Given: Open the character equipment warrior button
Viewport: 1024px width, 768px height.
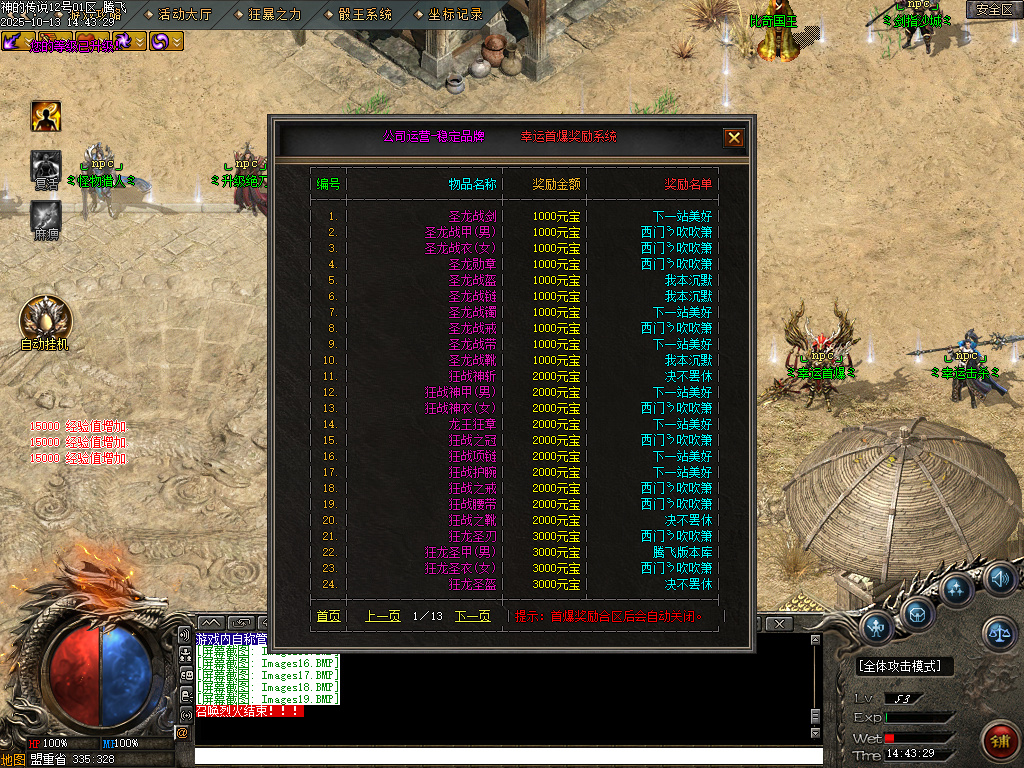Looking at the screenshot, I should 877,628.
